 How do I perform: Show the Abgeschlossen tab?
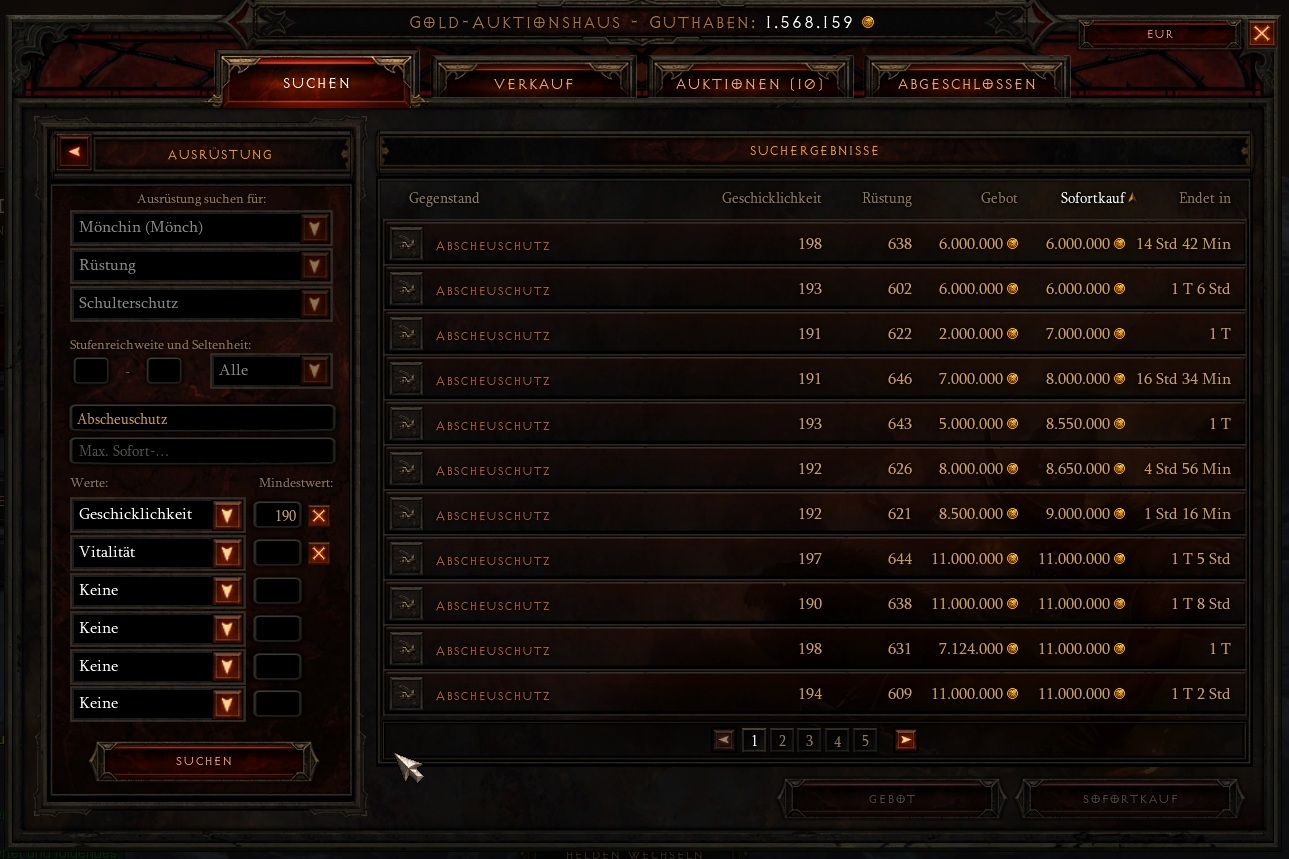pos(967,84)
